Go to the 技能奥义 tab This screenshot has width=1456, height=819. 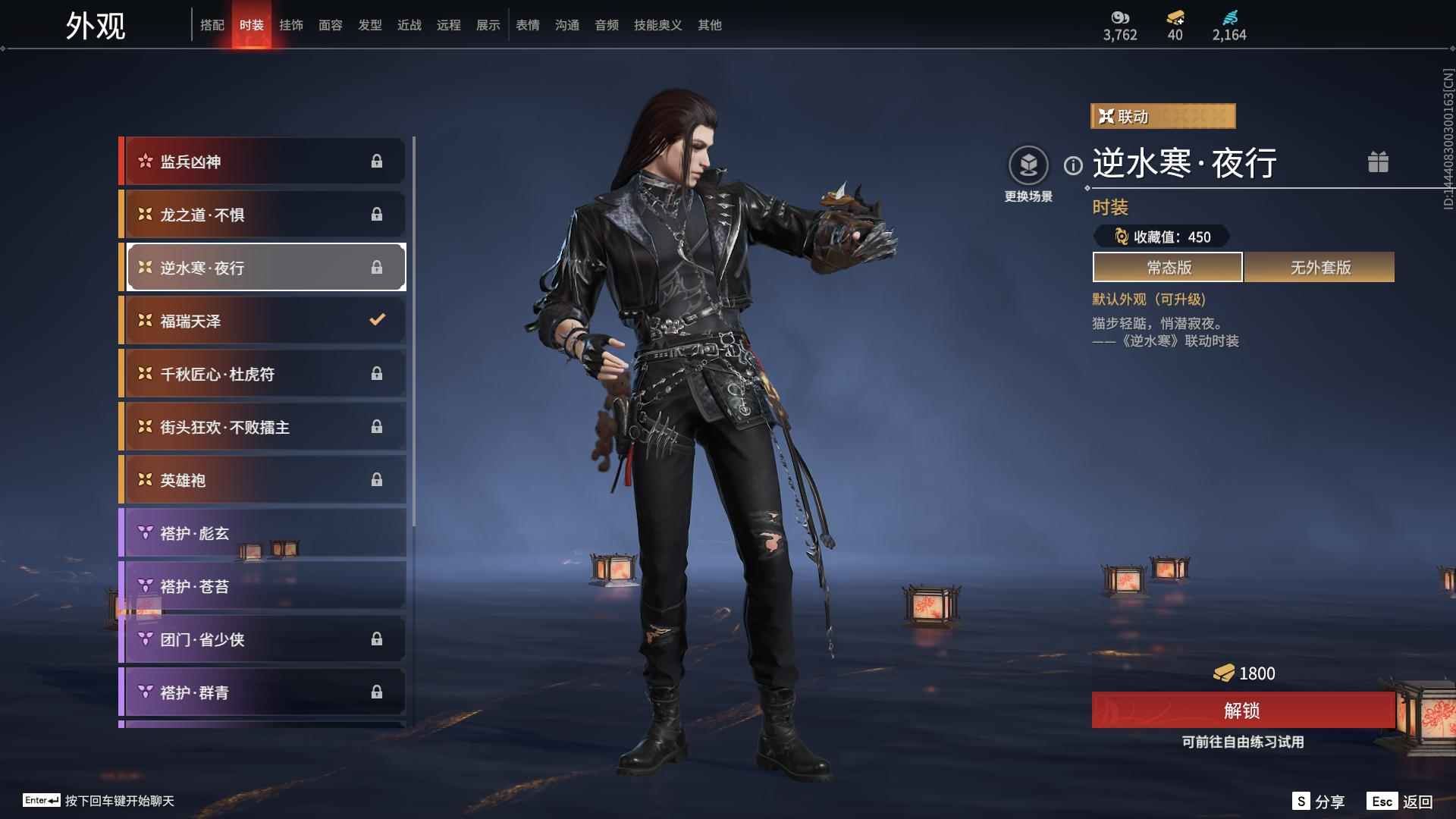(657, 25)
